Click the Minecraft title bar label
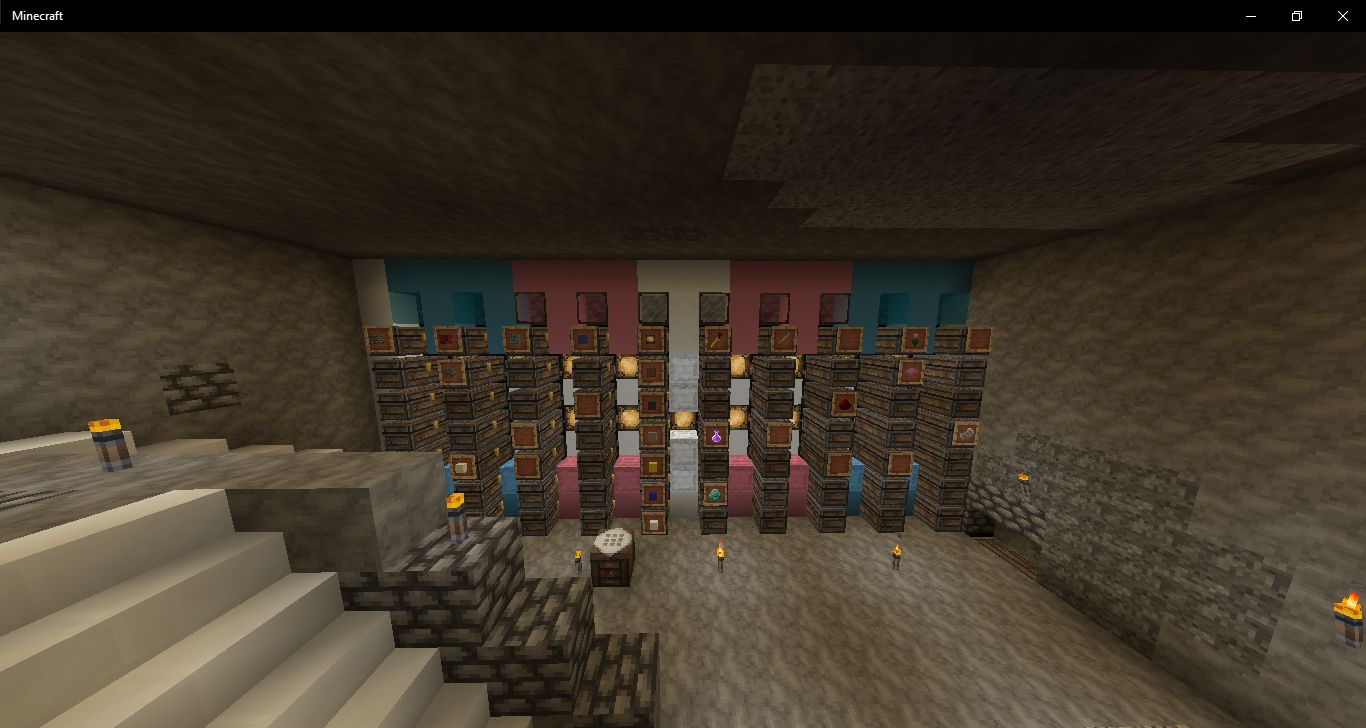Viewport: 1366px width, 728px height. click(x=37, y=16)
